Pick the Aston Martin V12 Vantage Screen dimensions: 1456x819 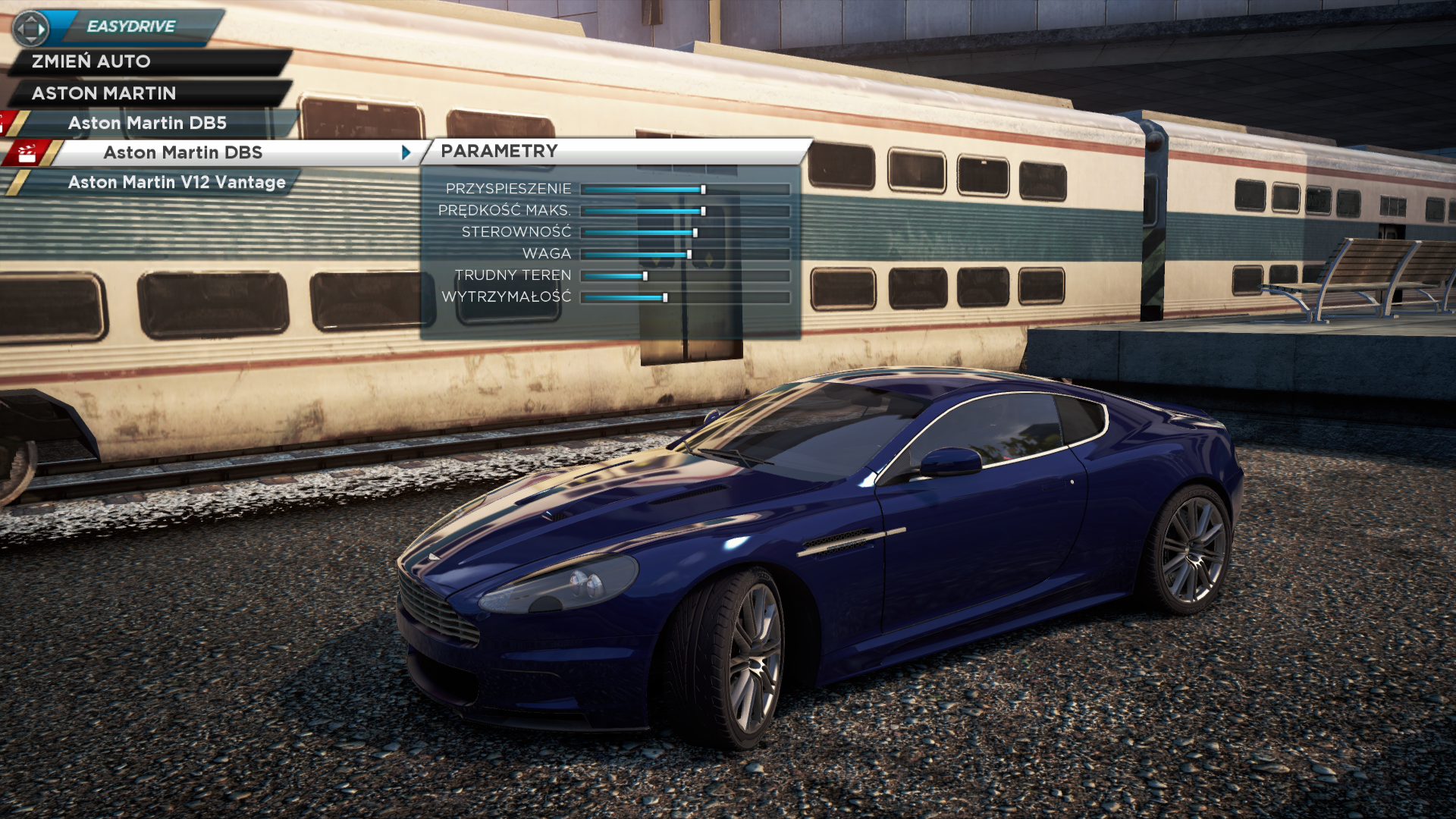177,182
